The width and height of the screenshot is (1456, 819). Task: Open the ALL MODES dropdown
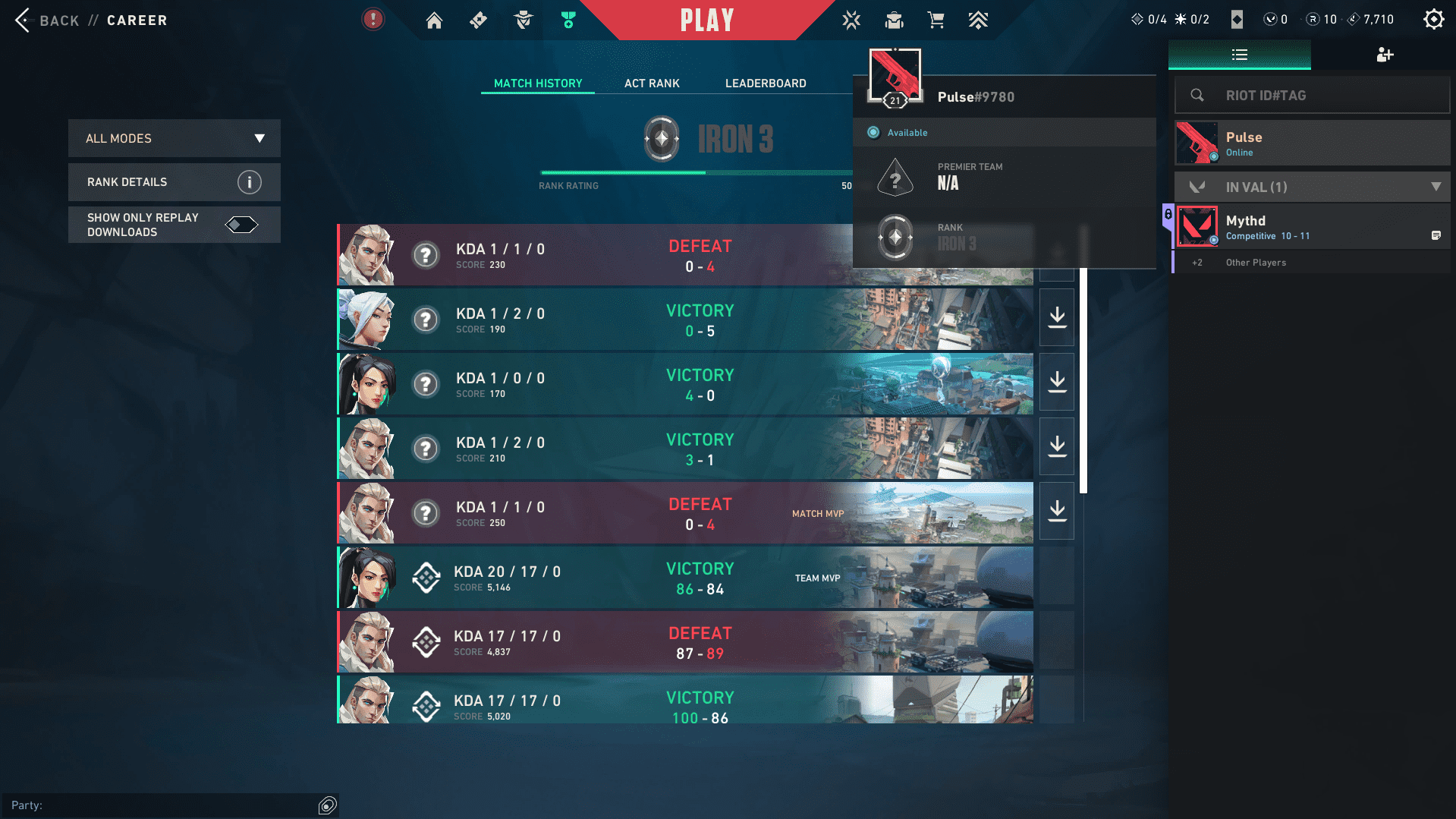coord(174,138)
